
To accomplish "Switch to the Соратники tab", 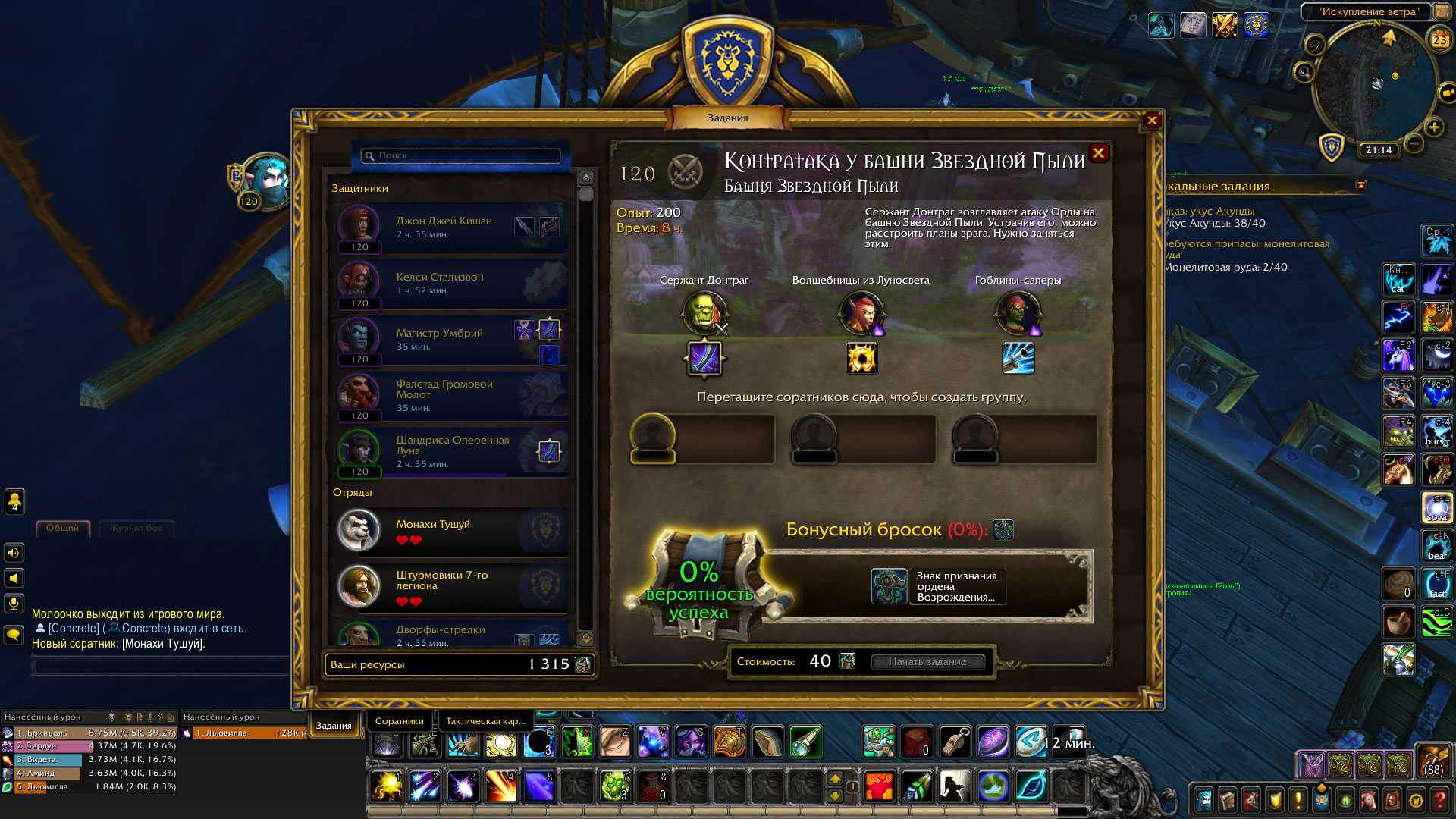I will click(399, 721).
